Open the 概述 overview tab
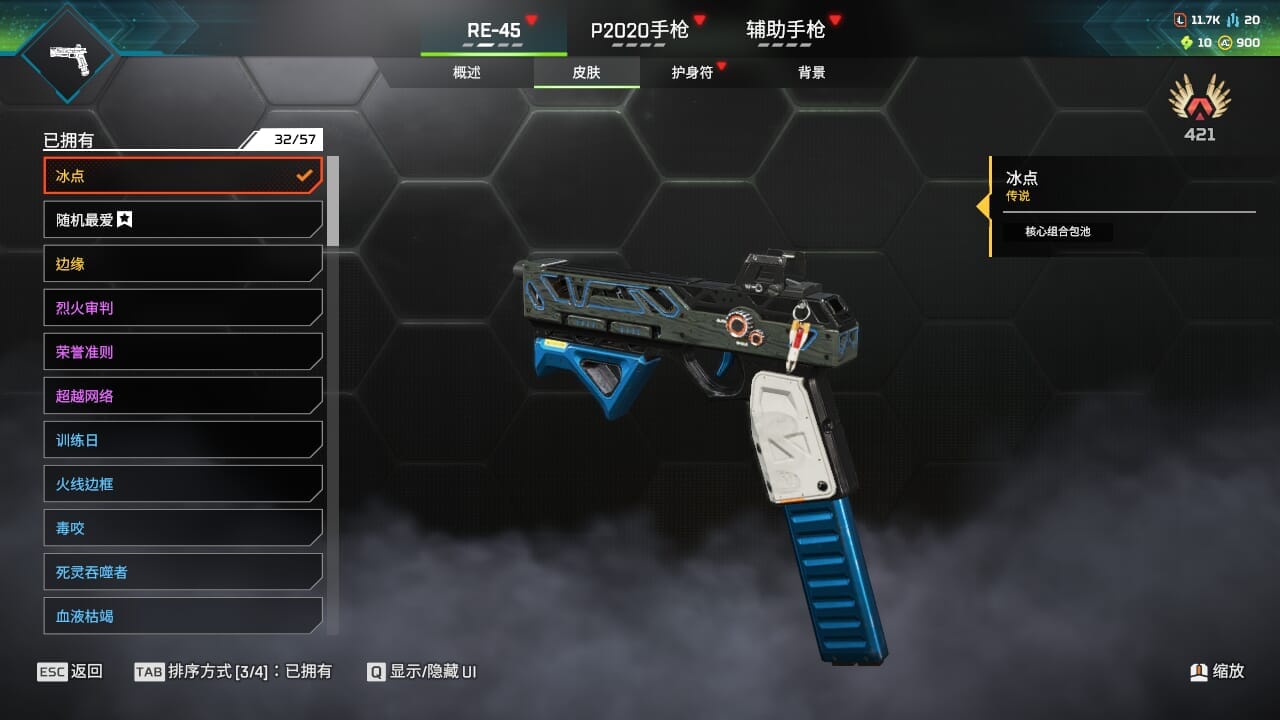 coord(467,72)
